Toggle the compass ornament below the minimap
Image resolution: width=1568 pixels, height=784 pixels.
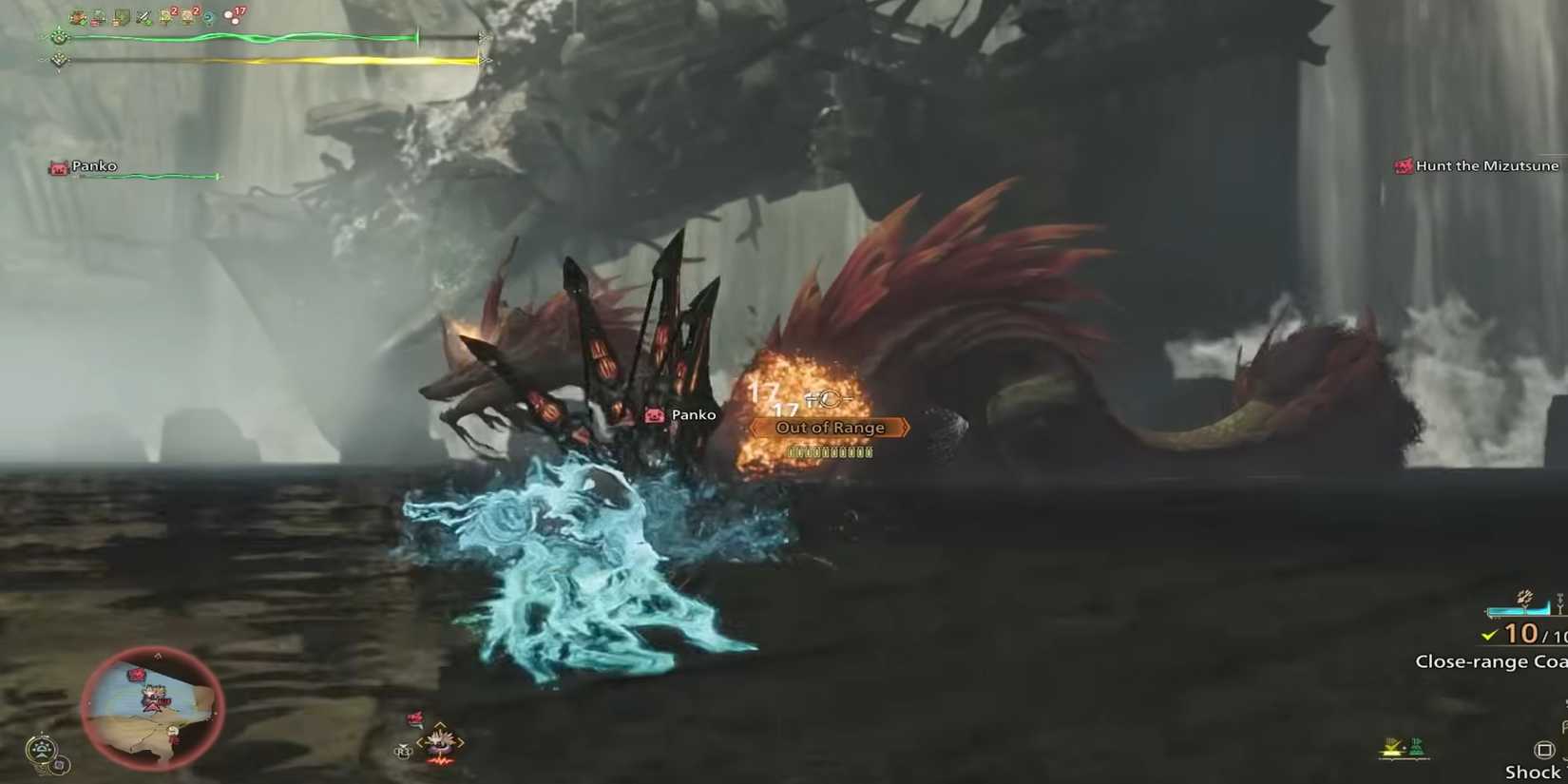pos(42,747)
